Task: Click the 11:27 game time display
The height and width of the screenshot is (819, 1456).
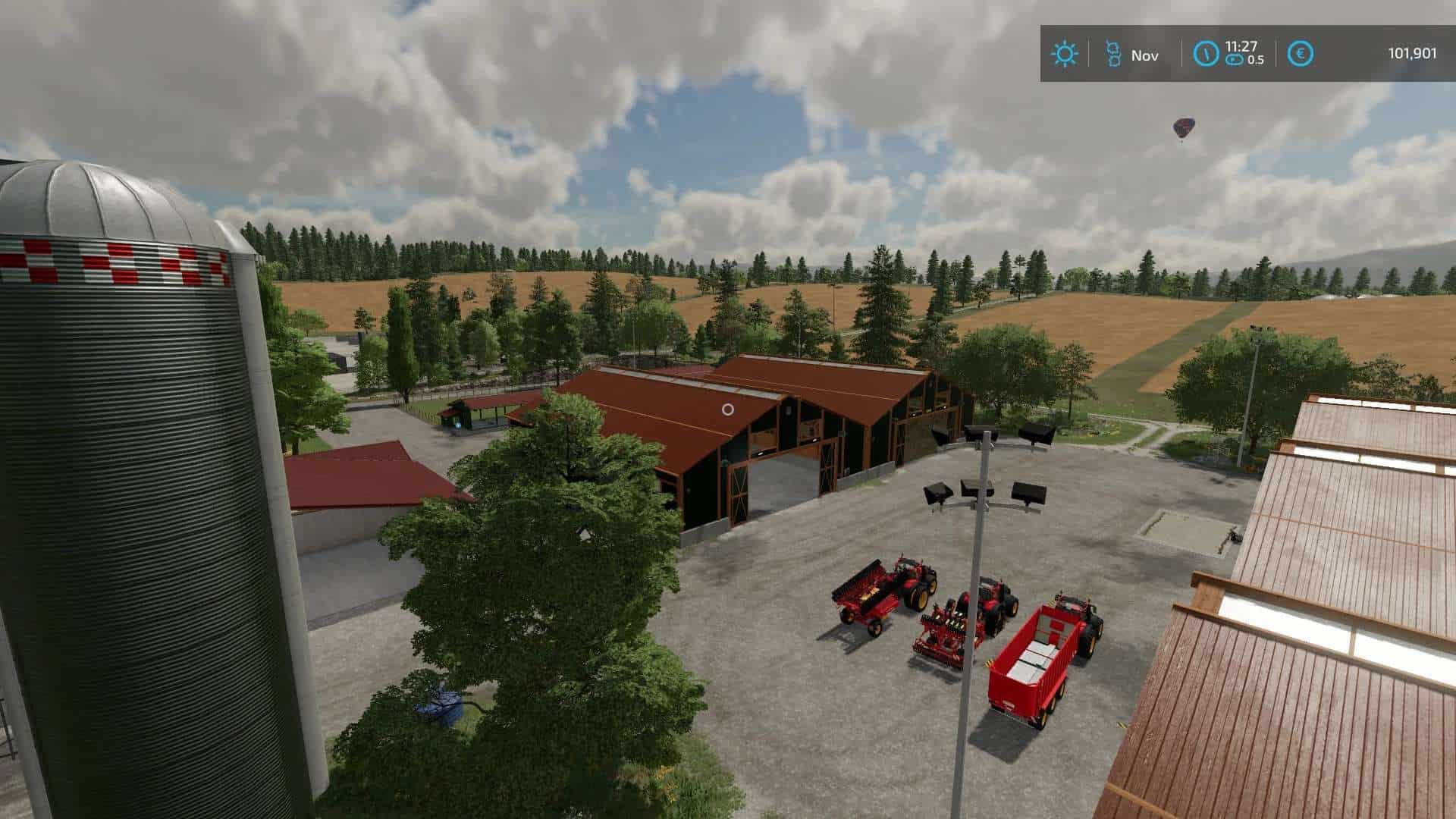Action: click(1241, 47)
